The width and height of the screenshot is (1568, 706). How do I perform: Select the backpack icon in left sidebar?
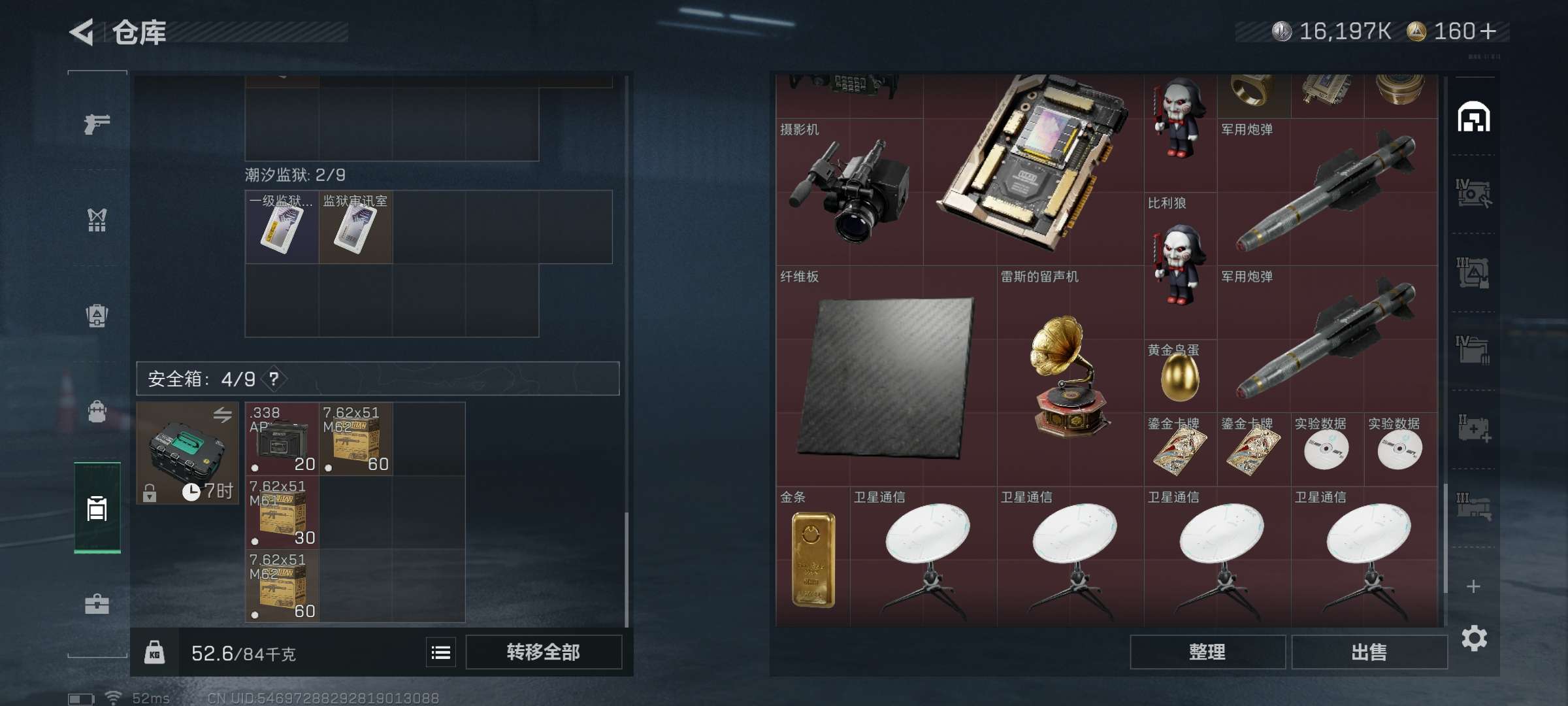97,315
